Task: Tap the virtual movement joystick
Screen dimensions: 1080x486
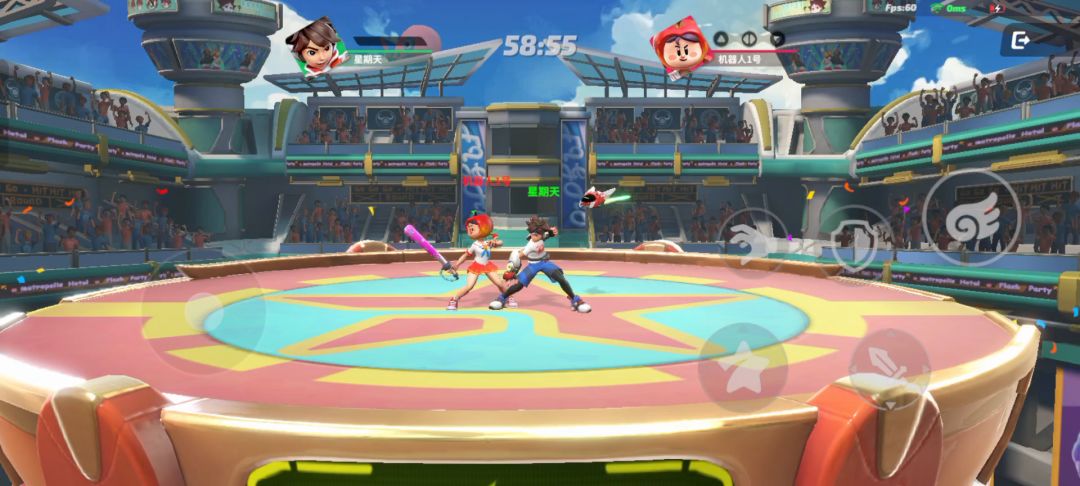Action: (x=203, y=313)
